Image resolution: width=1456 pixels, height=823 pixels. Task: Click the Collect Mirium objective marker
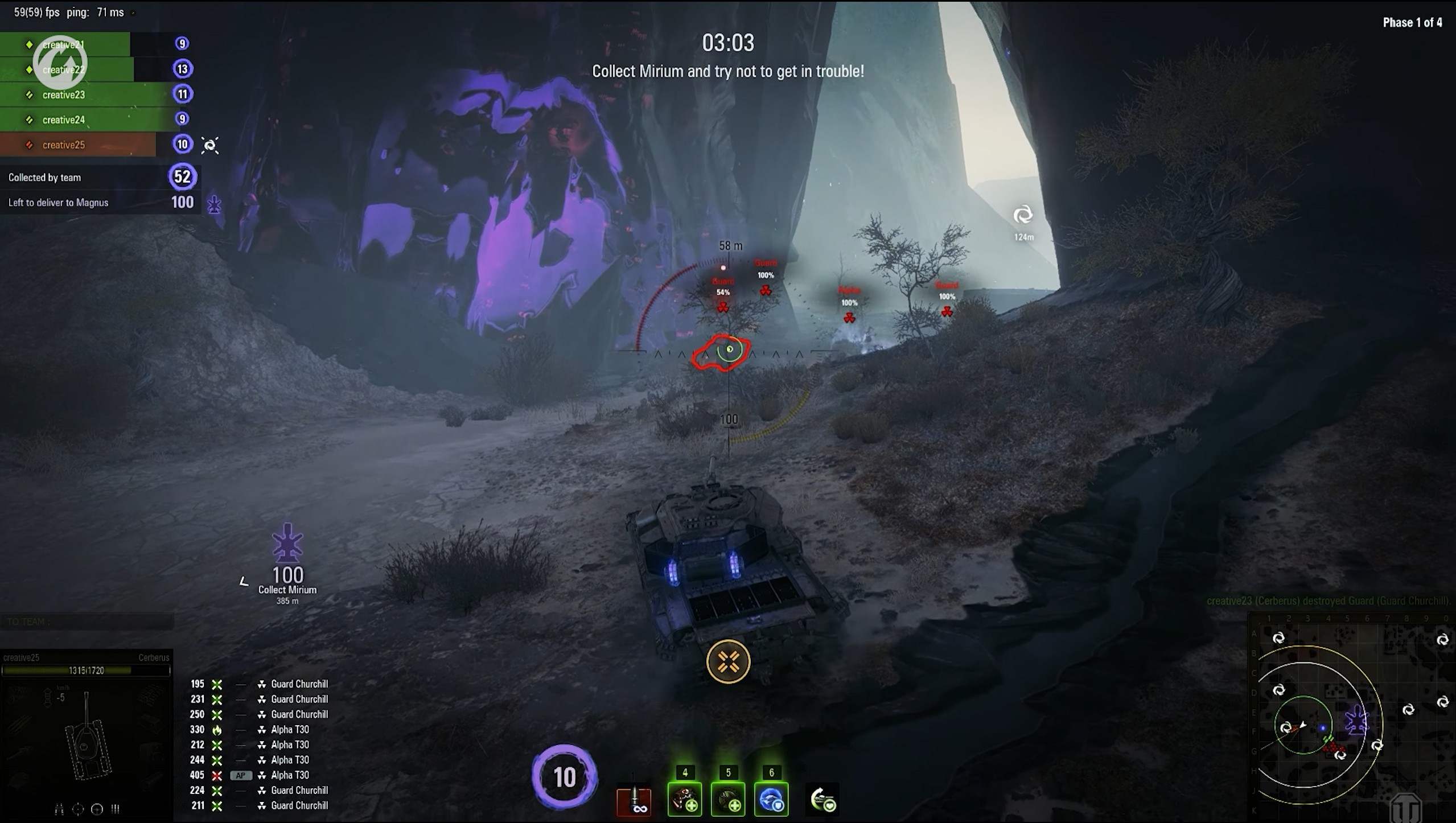pos(287,545)
